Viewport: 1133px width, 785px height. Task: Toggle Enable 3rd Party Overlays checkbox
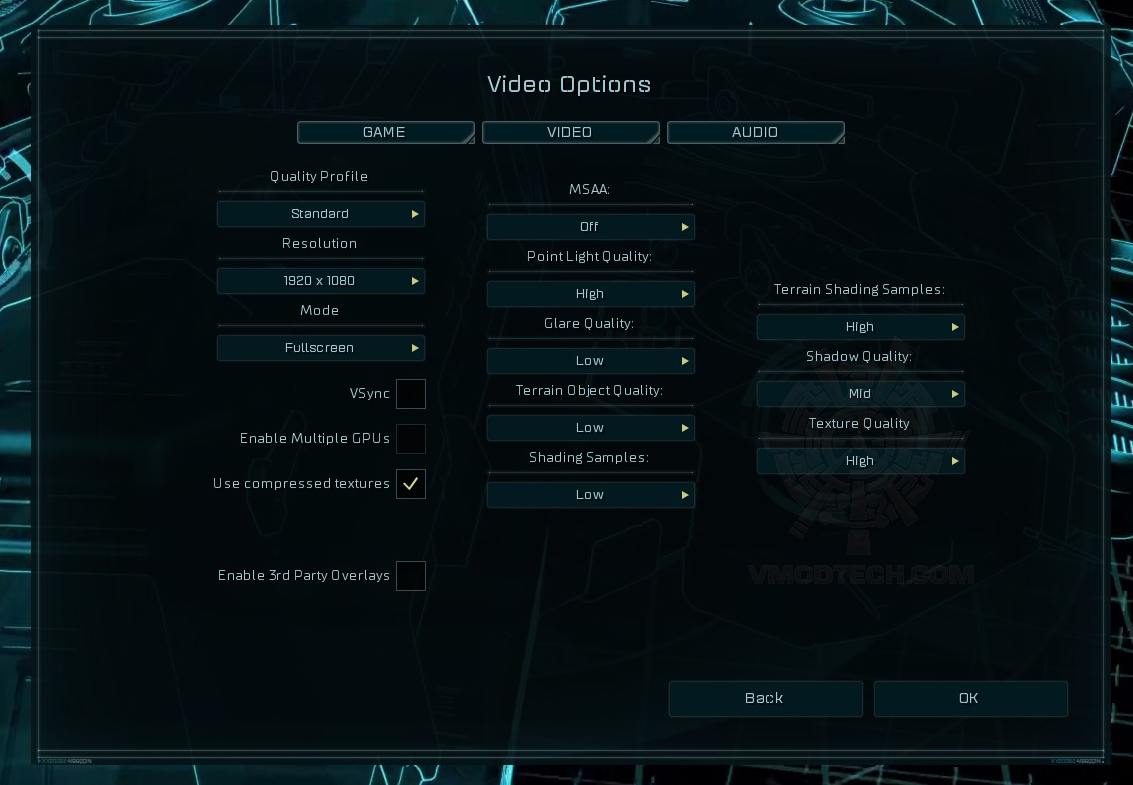[x=411, y=576]
